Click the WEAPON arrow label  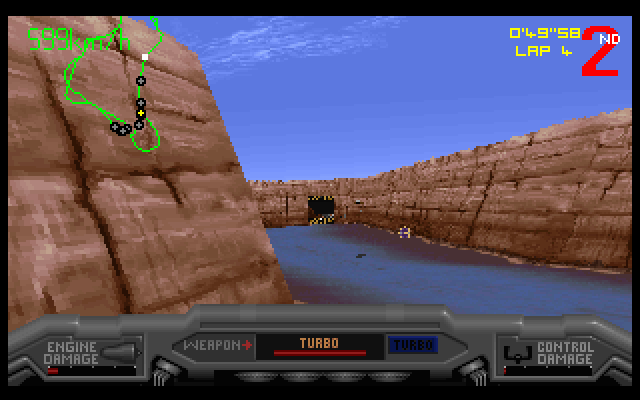coord(216,345)
